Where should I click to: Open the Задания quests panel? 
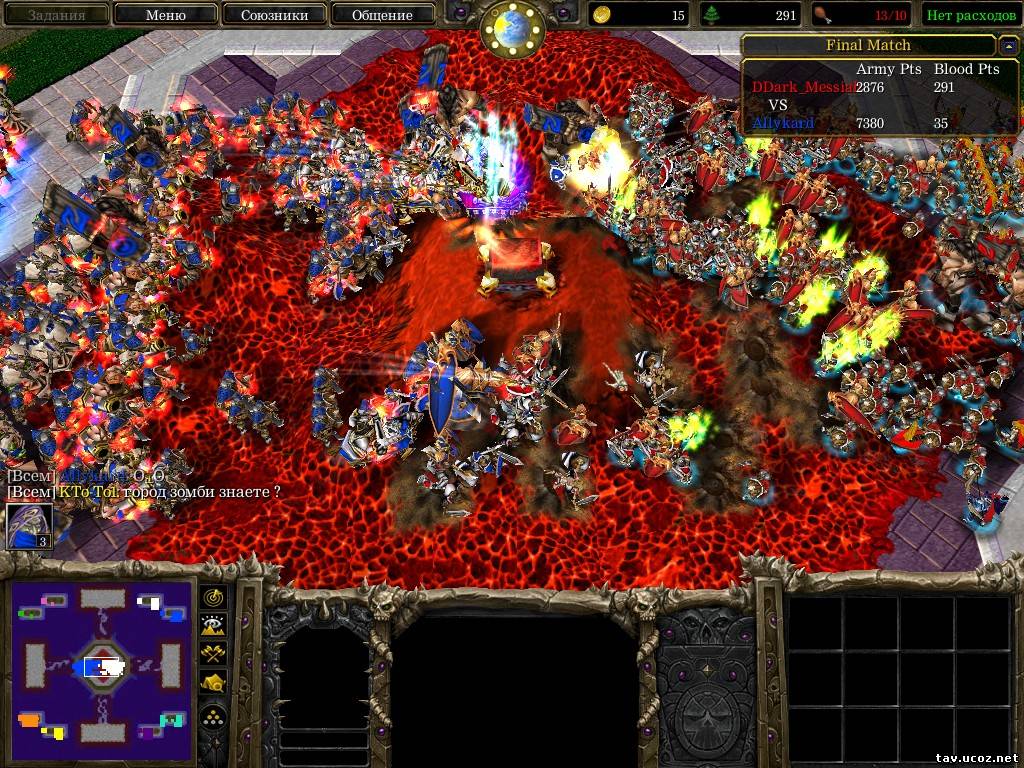coord(55,15)
